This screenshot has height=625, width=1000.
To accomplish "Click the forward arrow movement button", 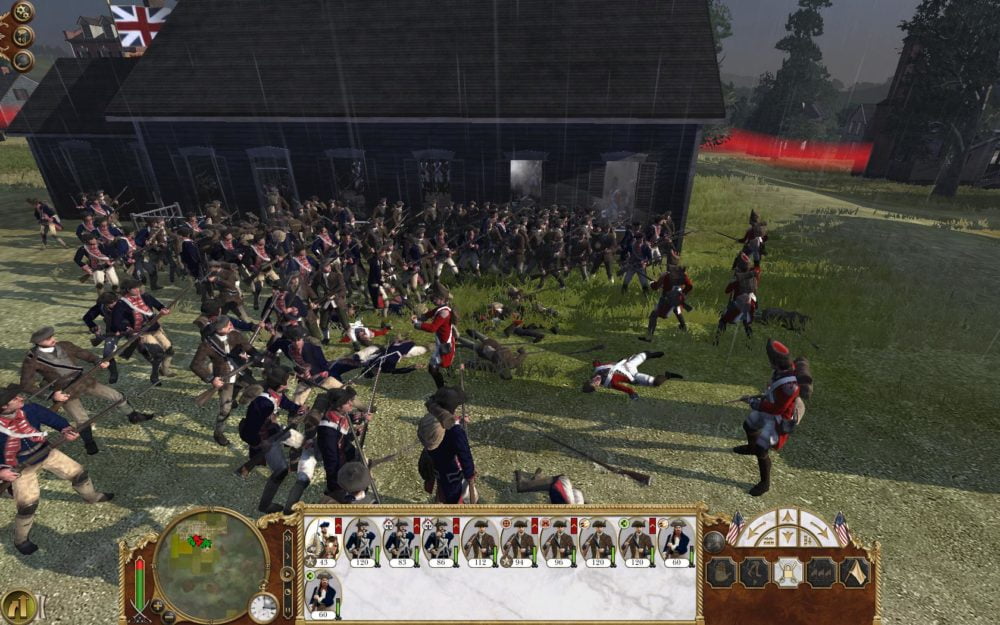I will [790, 518].
